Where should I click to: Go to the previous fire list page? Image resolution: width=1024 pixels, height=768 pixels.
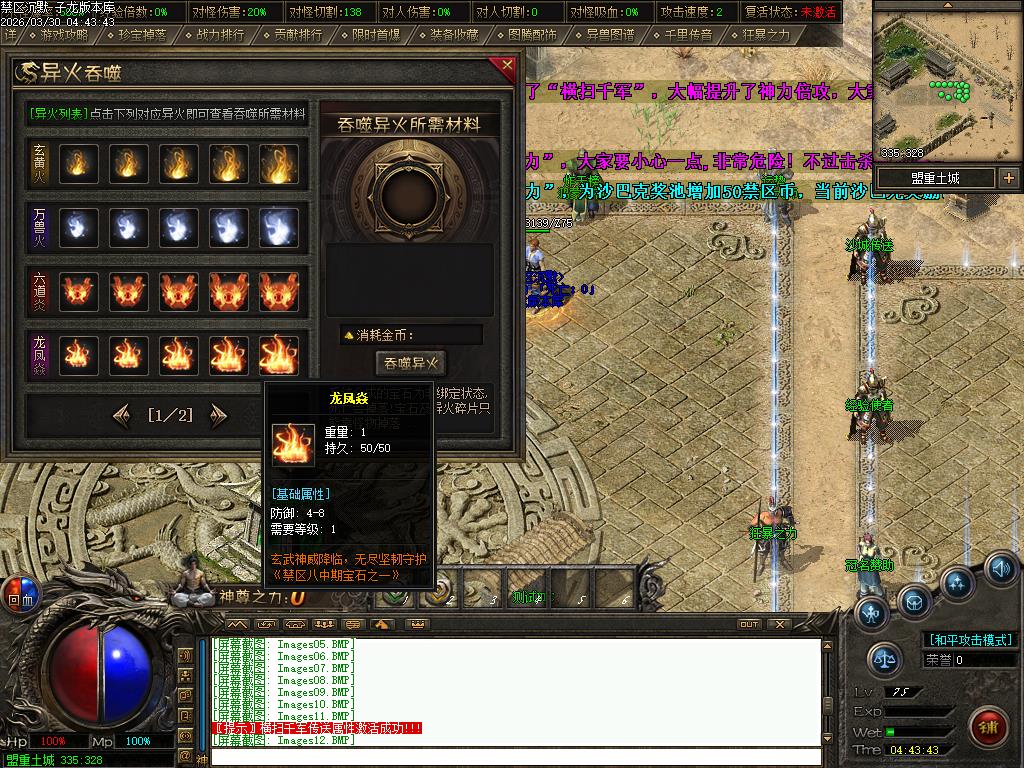tap(122, 414)
